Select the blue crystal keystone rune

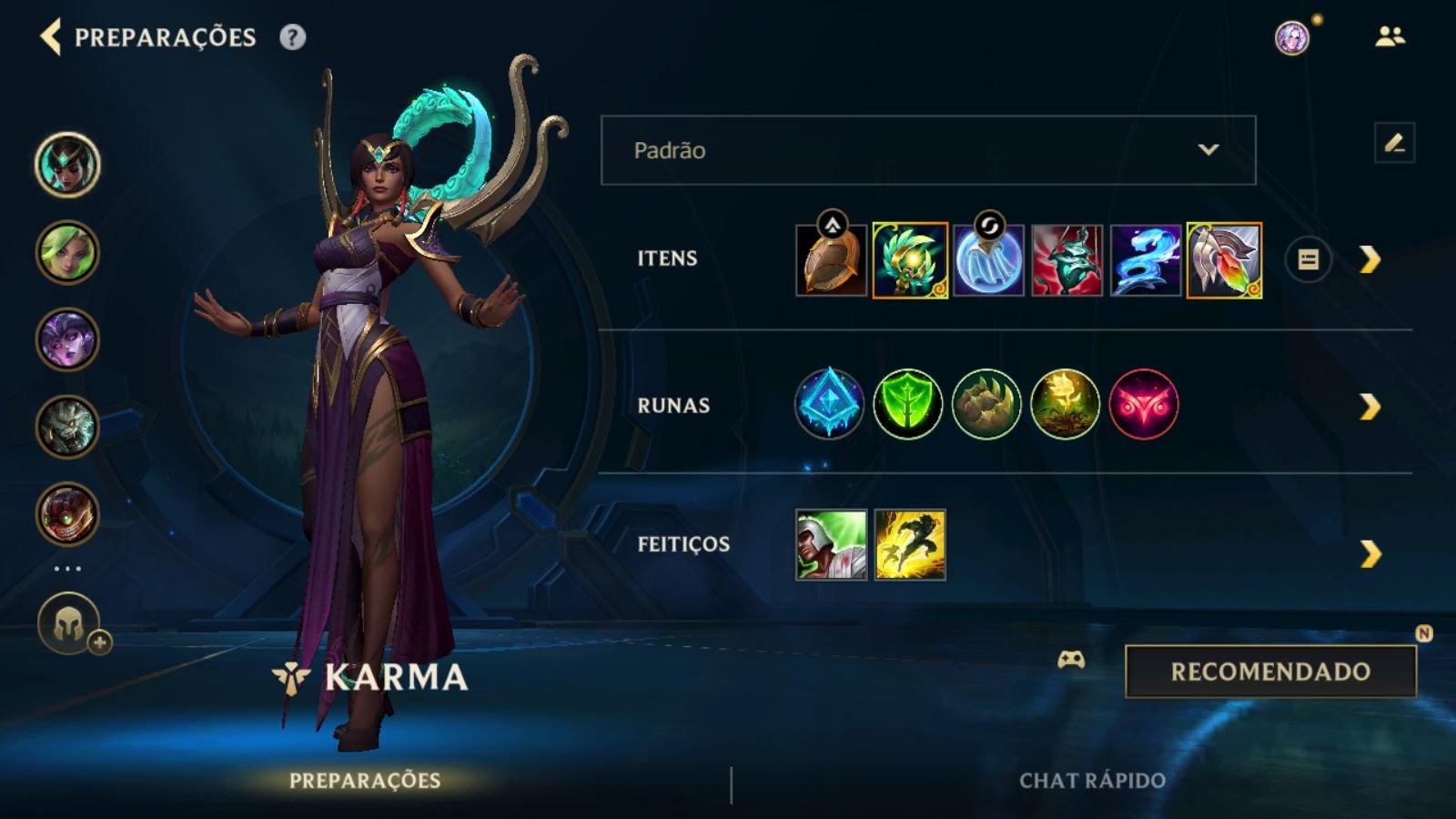[828, 404]
